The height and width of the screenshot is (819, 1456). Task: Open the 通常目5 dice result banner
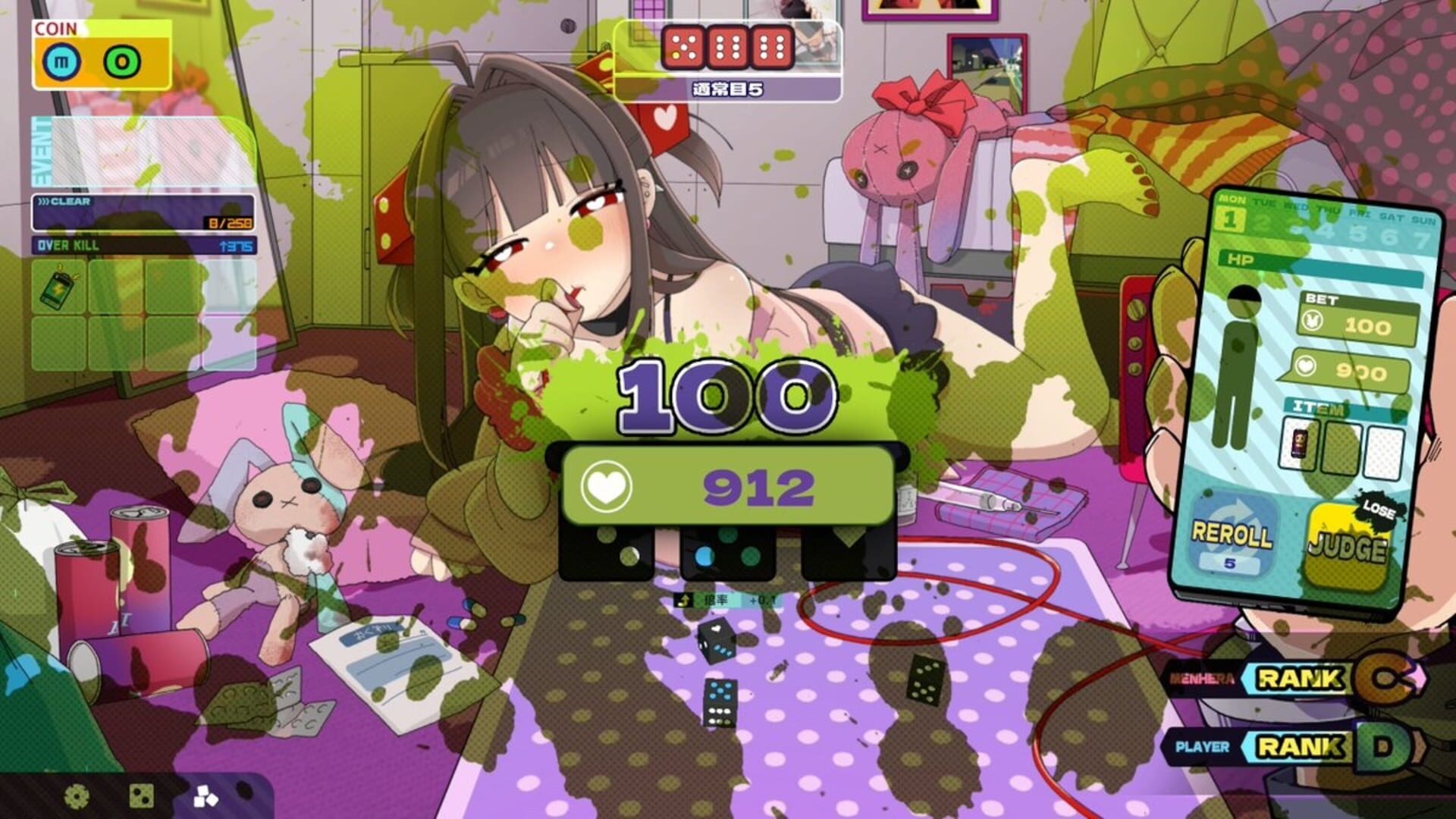click(726, 89)
